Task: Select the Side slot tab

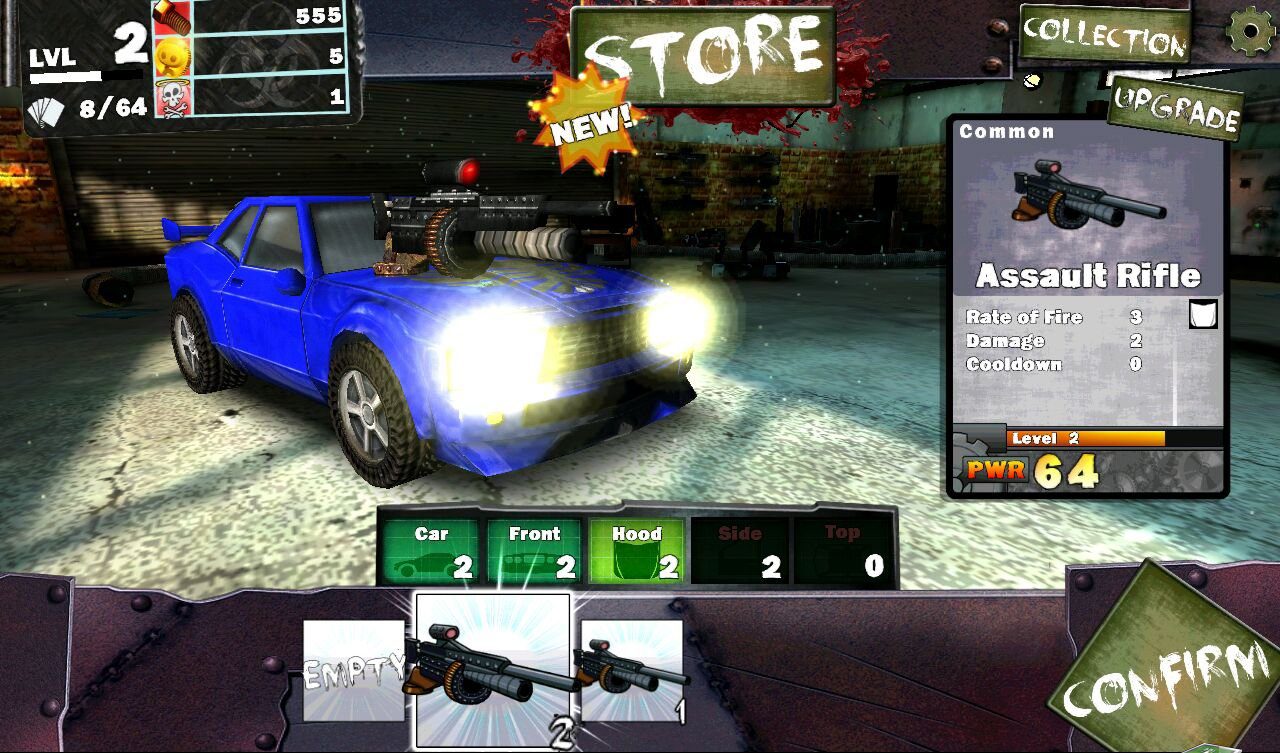Action: click(740, 551)
